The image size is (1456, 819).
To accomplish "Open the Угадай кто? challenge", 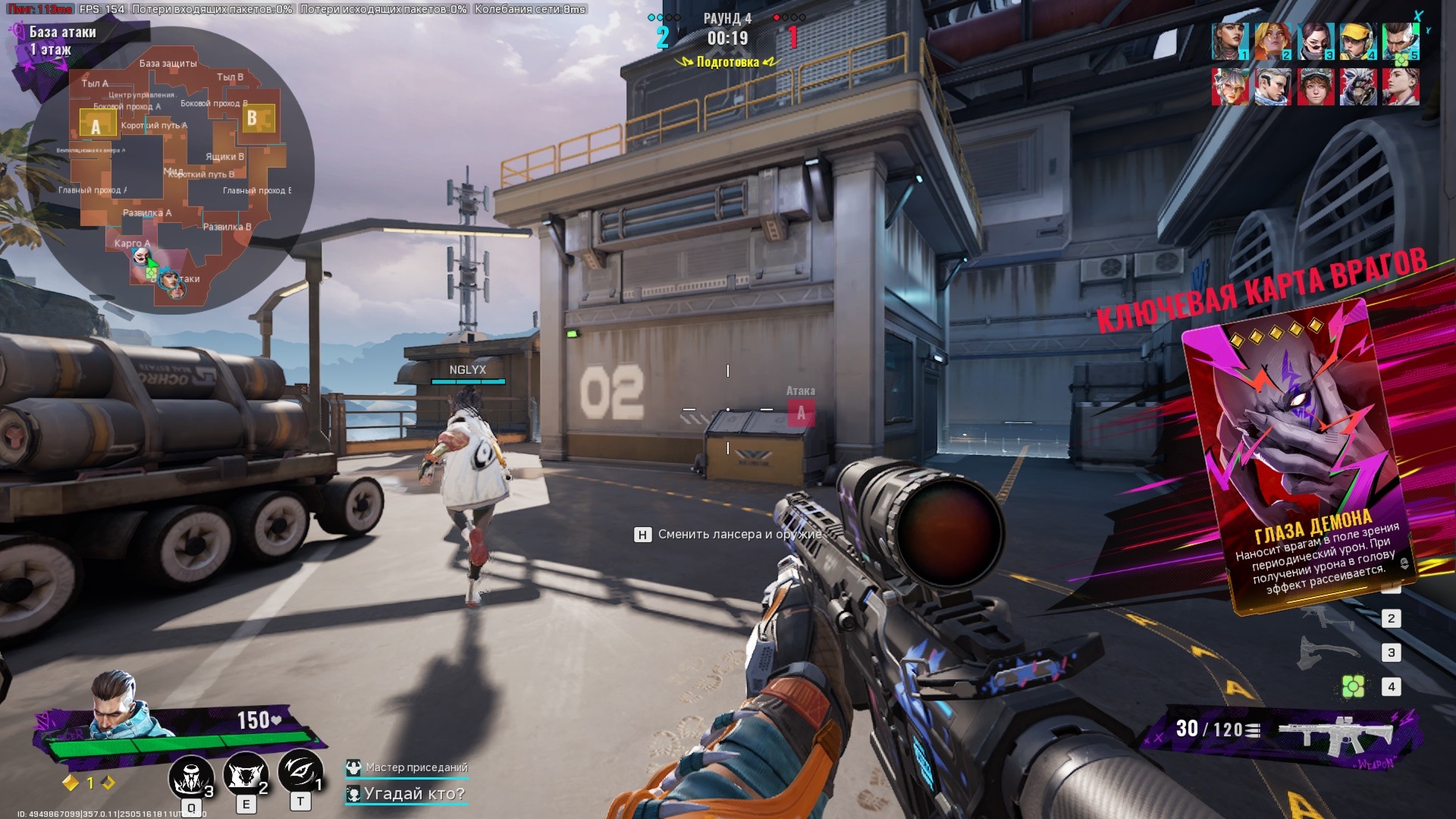I will coord(413,794).
